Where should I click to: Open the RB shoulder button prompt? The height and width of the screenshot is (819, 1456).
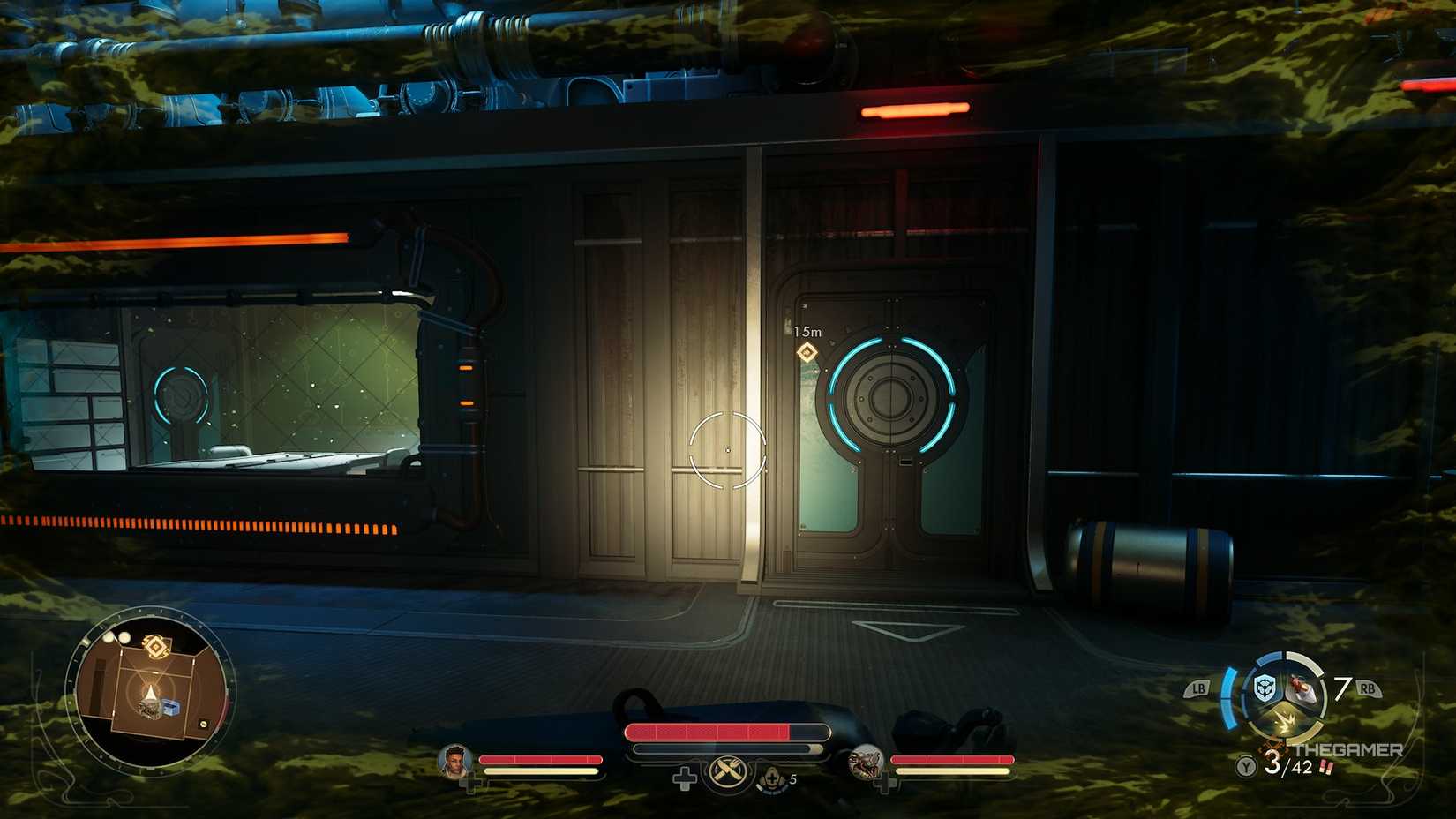click(1369, 688)
